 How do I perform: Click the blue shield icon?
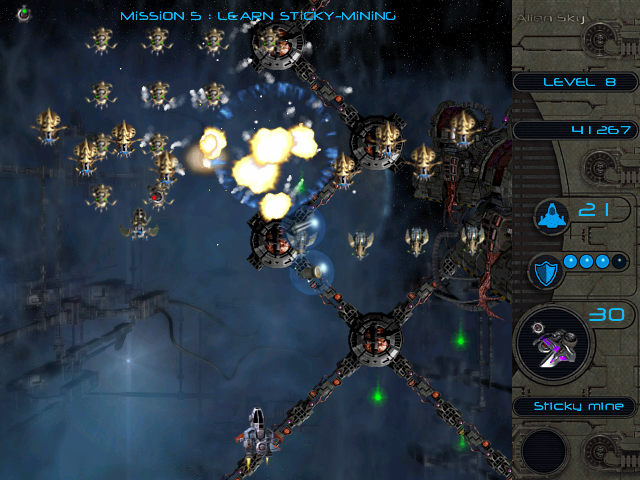(547, 270)
